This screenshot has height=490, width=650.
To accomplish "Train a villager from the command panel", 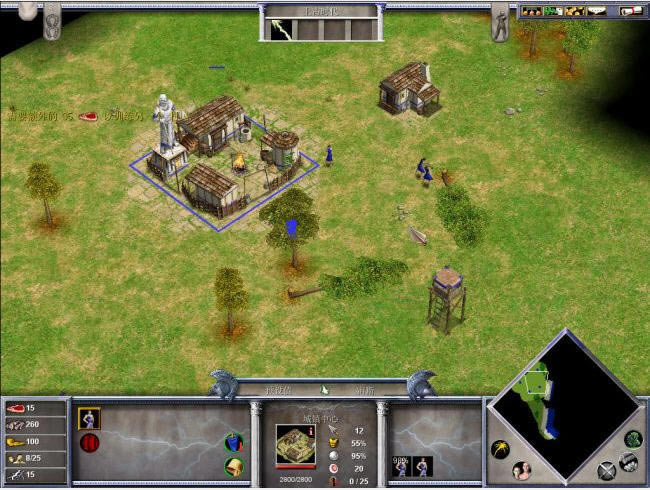I will 89,419.
